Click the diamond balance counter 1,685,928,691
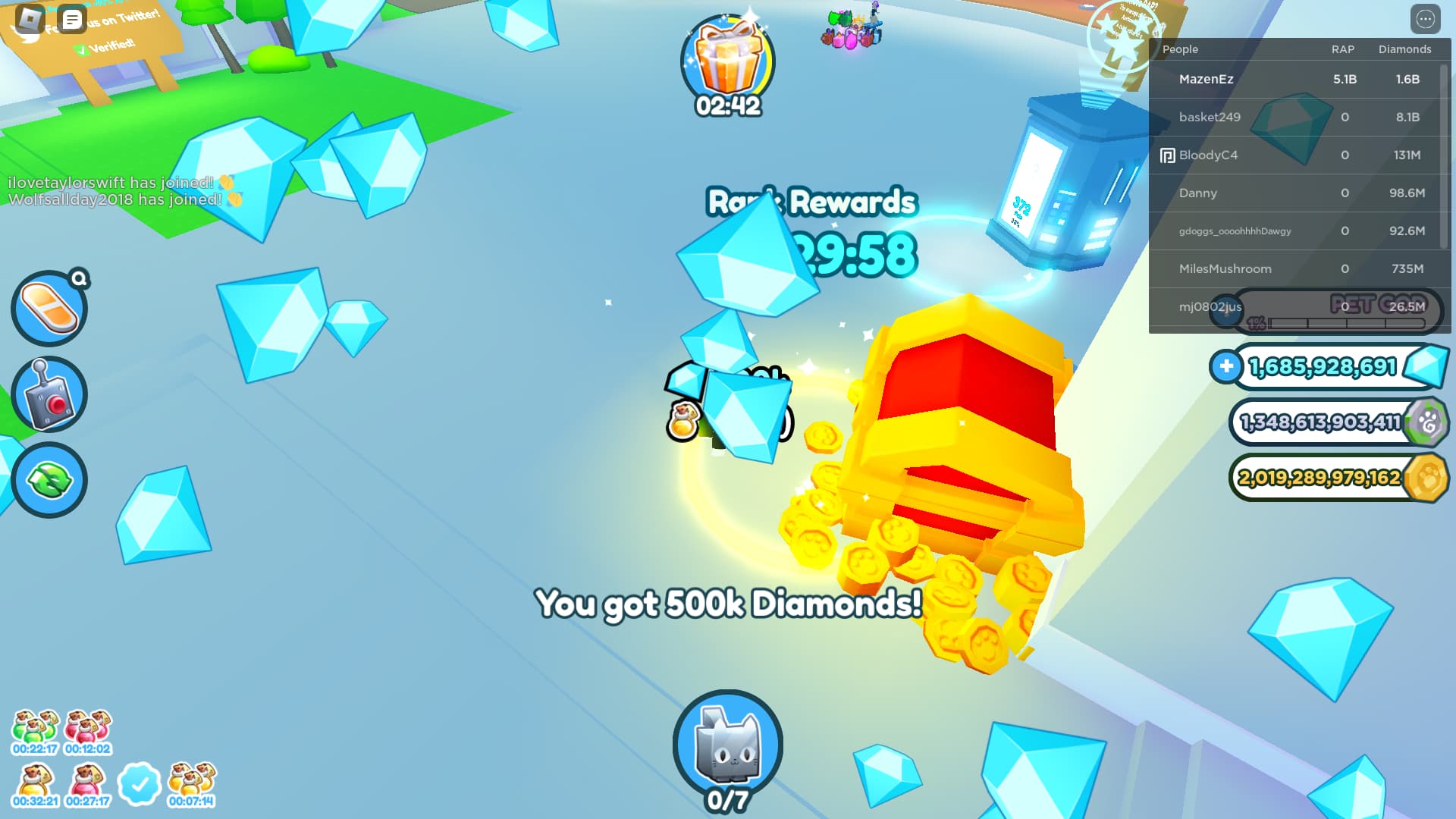 [1323, 366]
